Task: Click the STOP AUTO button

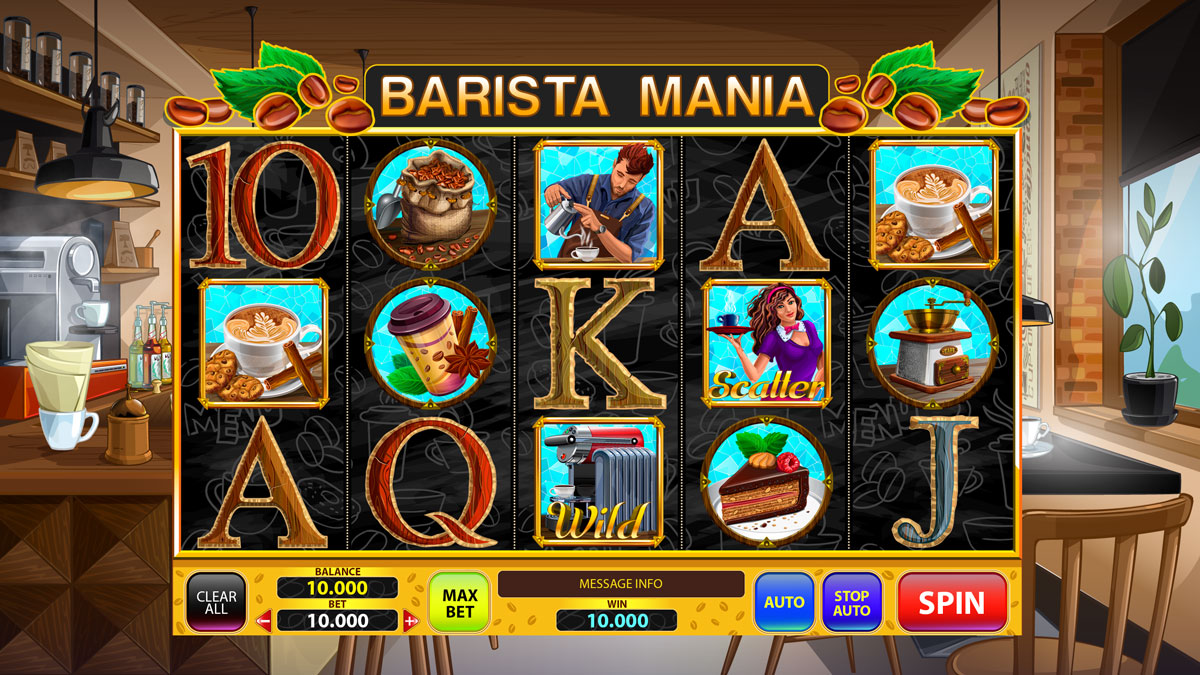Action: (852, 602)
